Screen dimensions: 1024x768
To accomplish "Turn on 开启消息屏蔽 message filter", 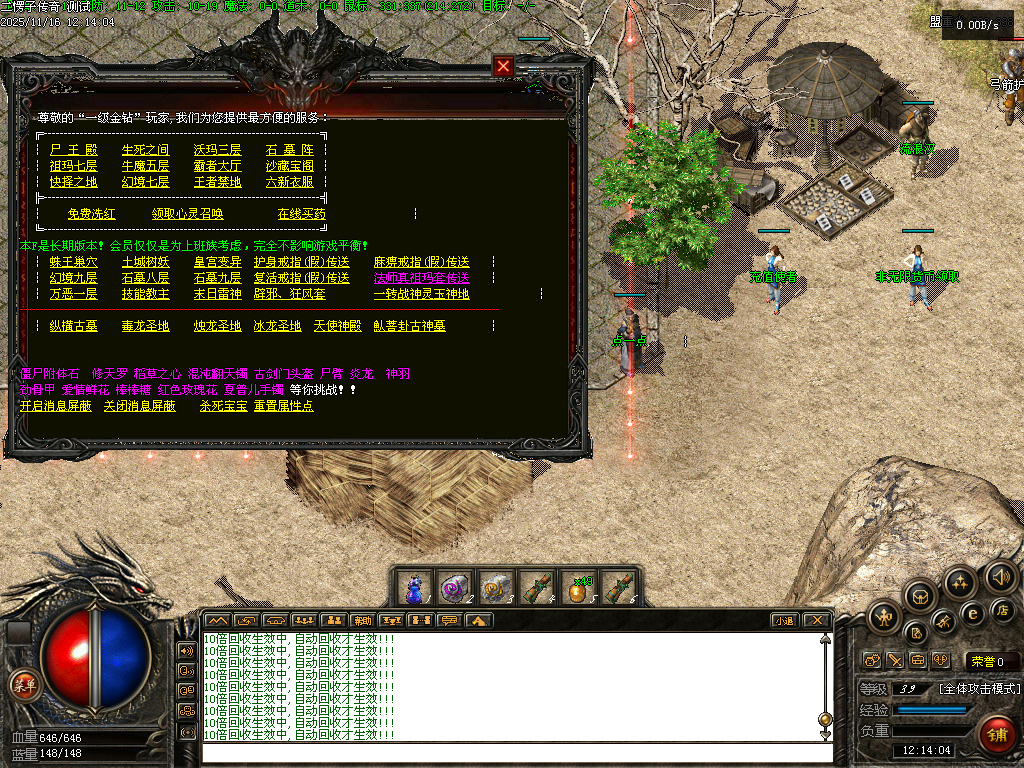I will [55, 406].
